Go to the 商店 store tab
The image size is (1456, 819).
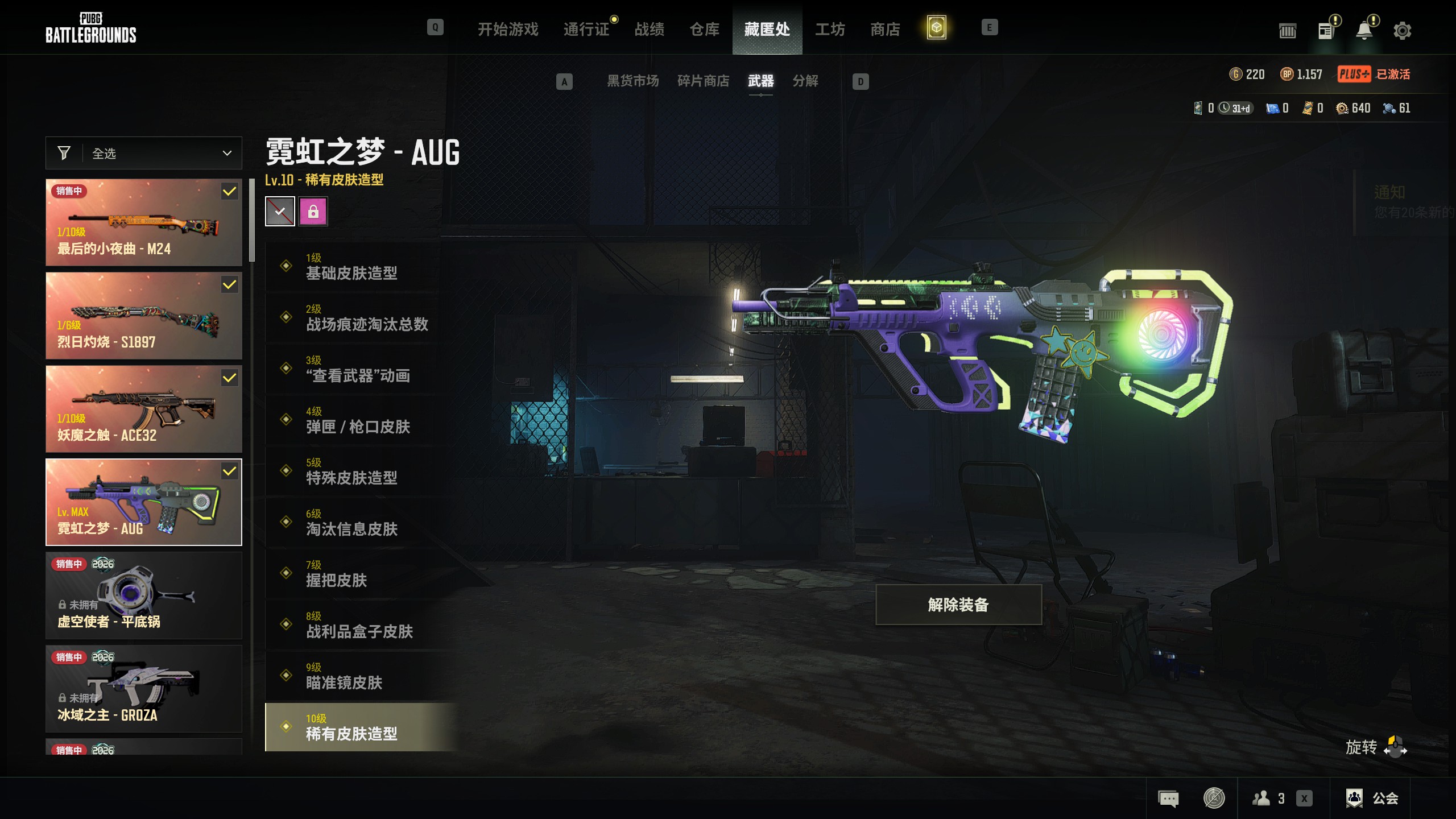pos(885,29)
